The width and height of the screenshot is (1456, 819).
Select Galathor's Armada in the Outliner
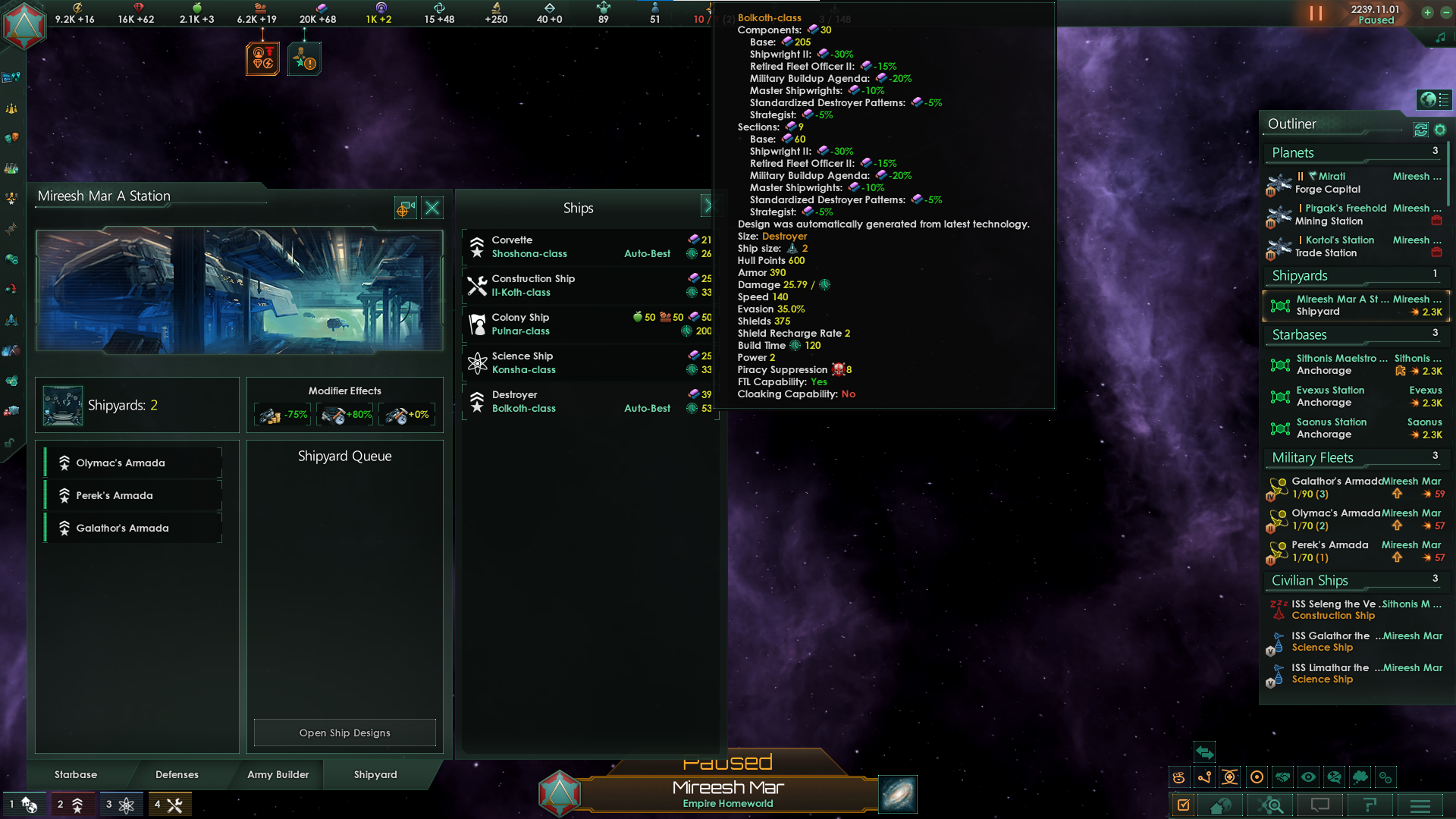[1336, 488]
